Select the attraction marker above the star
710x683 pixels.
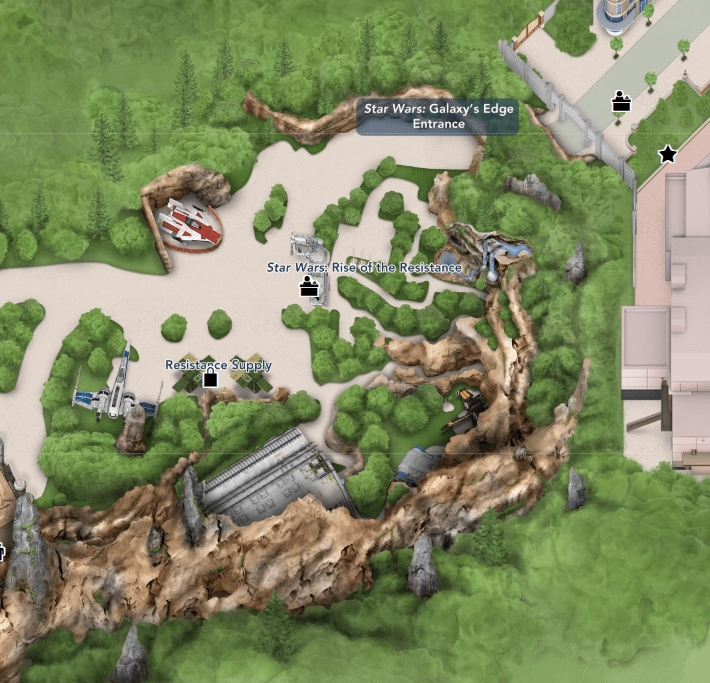622,100
